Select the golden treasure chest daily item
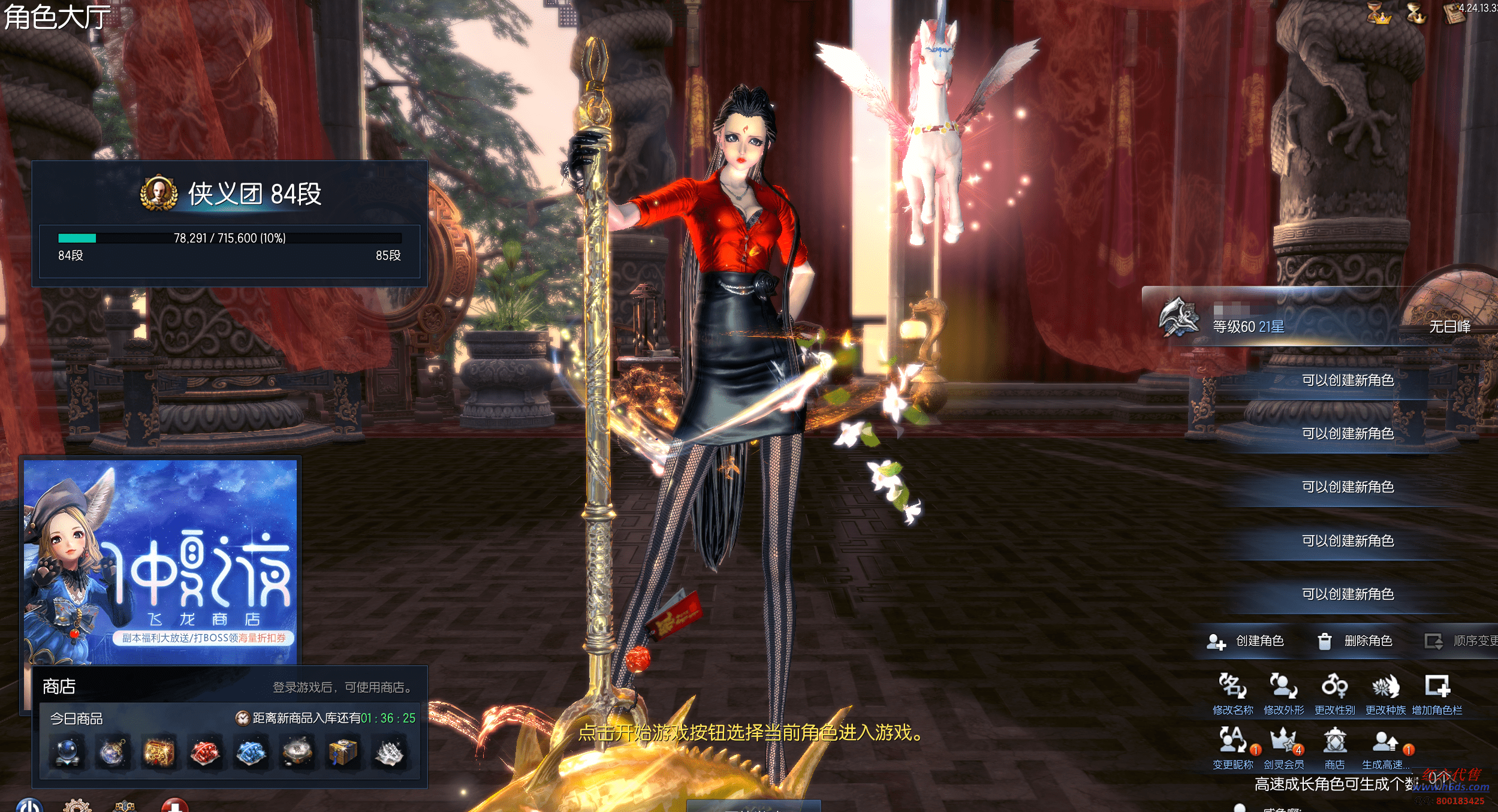 [x=159, y=753]
